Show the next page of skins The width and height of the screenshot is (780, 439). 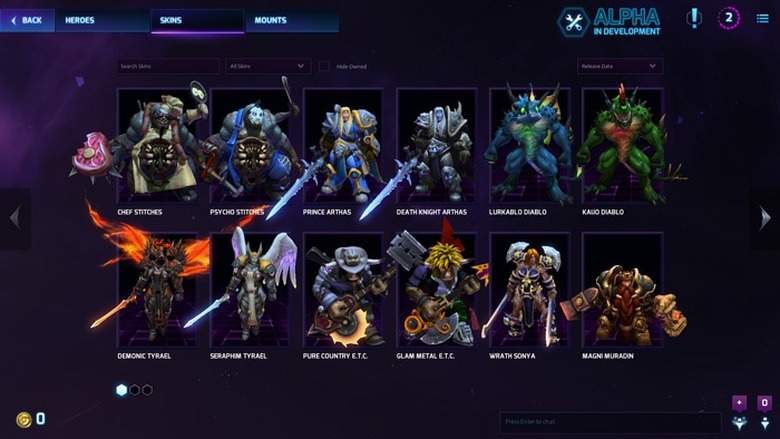click(x=765, y=218)
